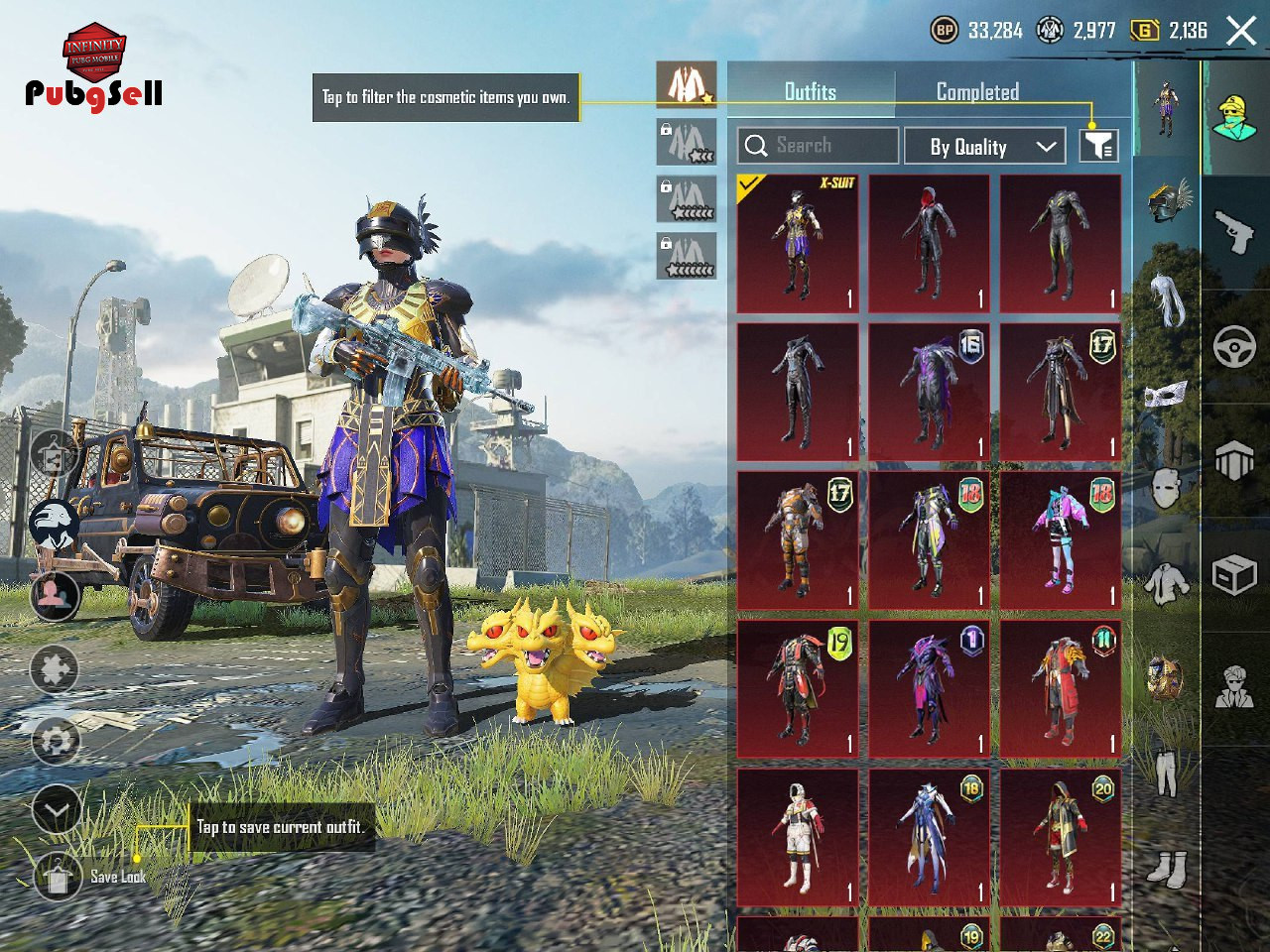Screen dimensions: 1270x952
Task: Toggle the owned items filter button
Action: [x=1098, y=146]
